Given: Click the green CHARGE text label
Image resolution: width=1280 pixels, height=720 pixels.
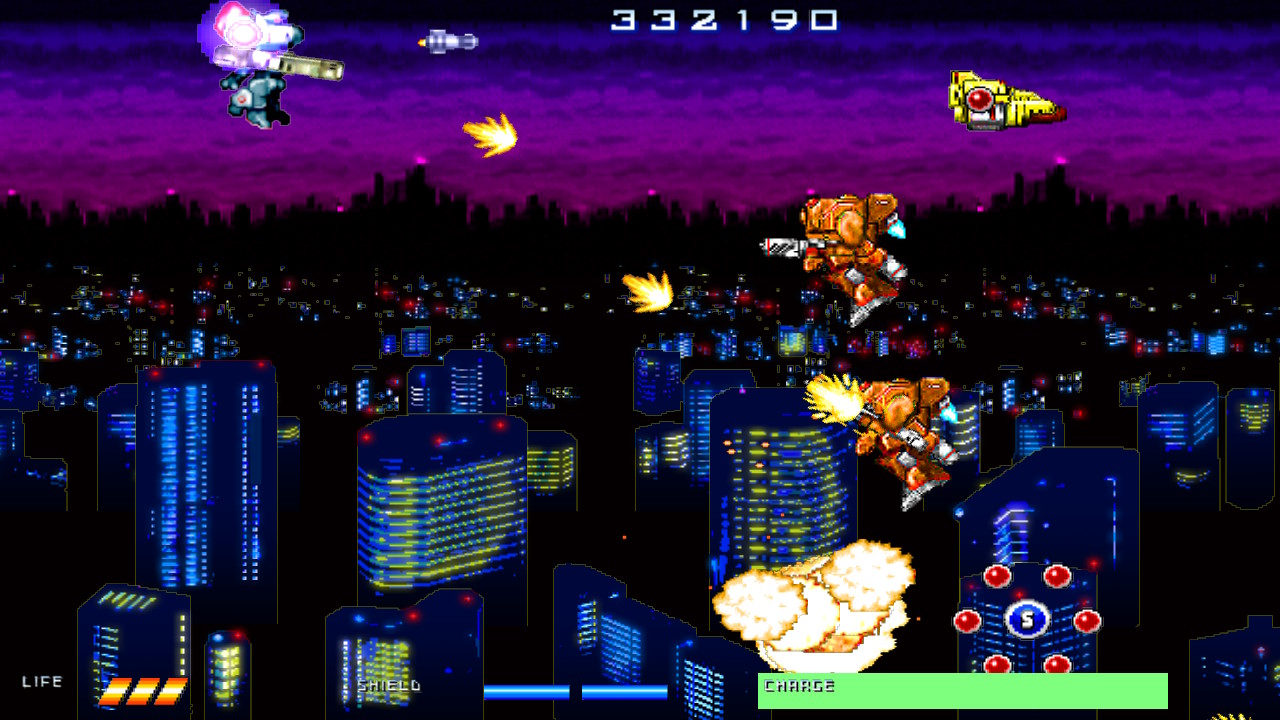Looking at the screenshot, I should 800,686.
